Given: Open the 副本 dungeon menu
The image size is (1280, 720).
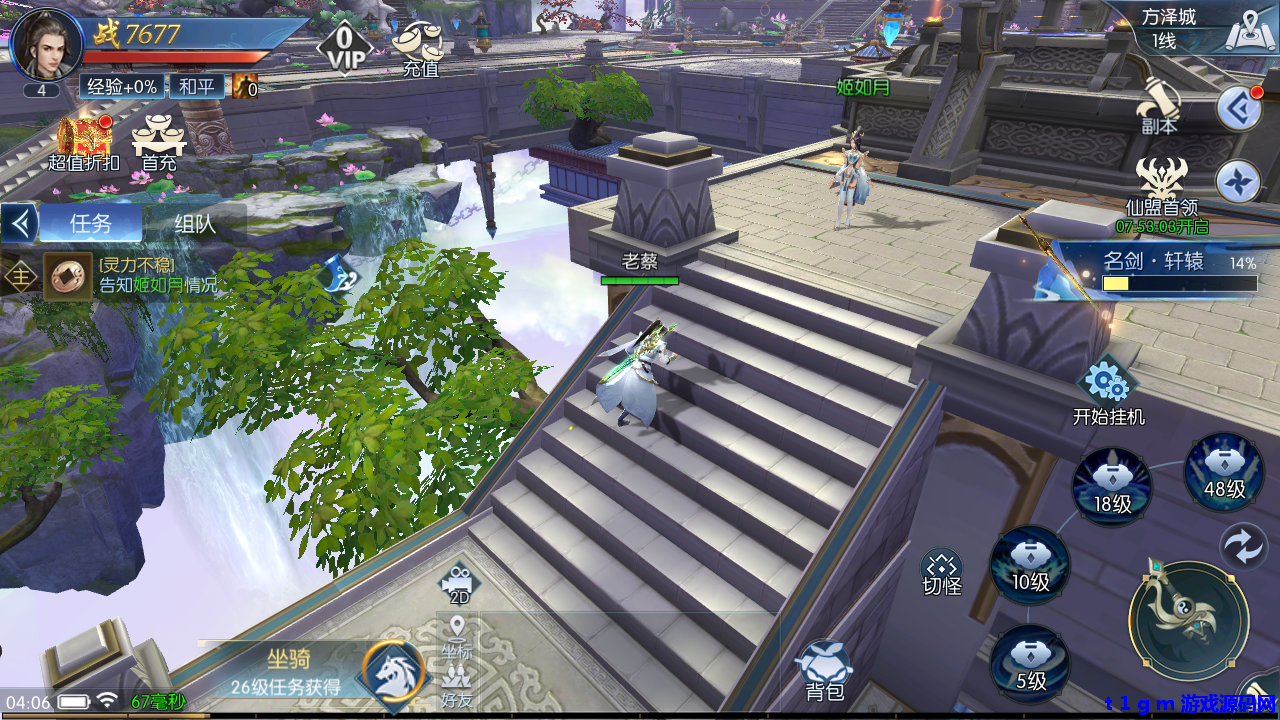Looking at the screenshot, I should click(1160, 105).
